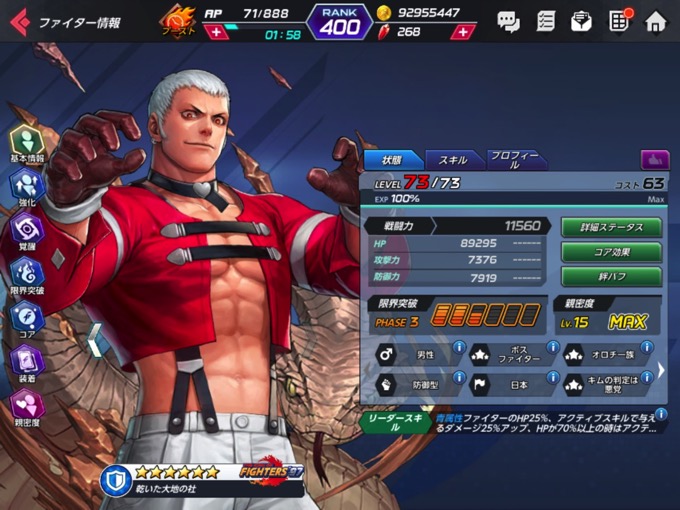The height and width of the screenshot is (510, 680).
Task: Show the 詳細ステータス details
Action: tap(610, 227)
